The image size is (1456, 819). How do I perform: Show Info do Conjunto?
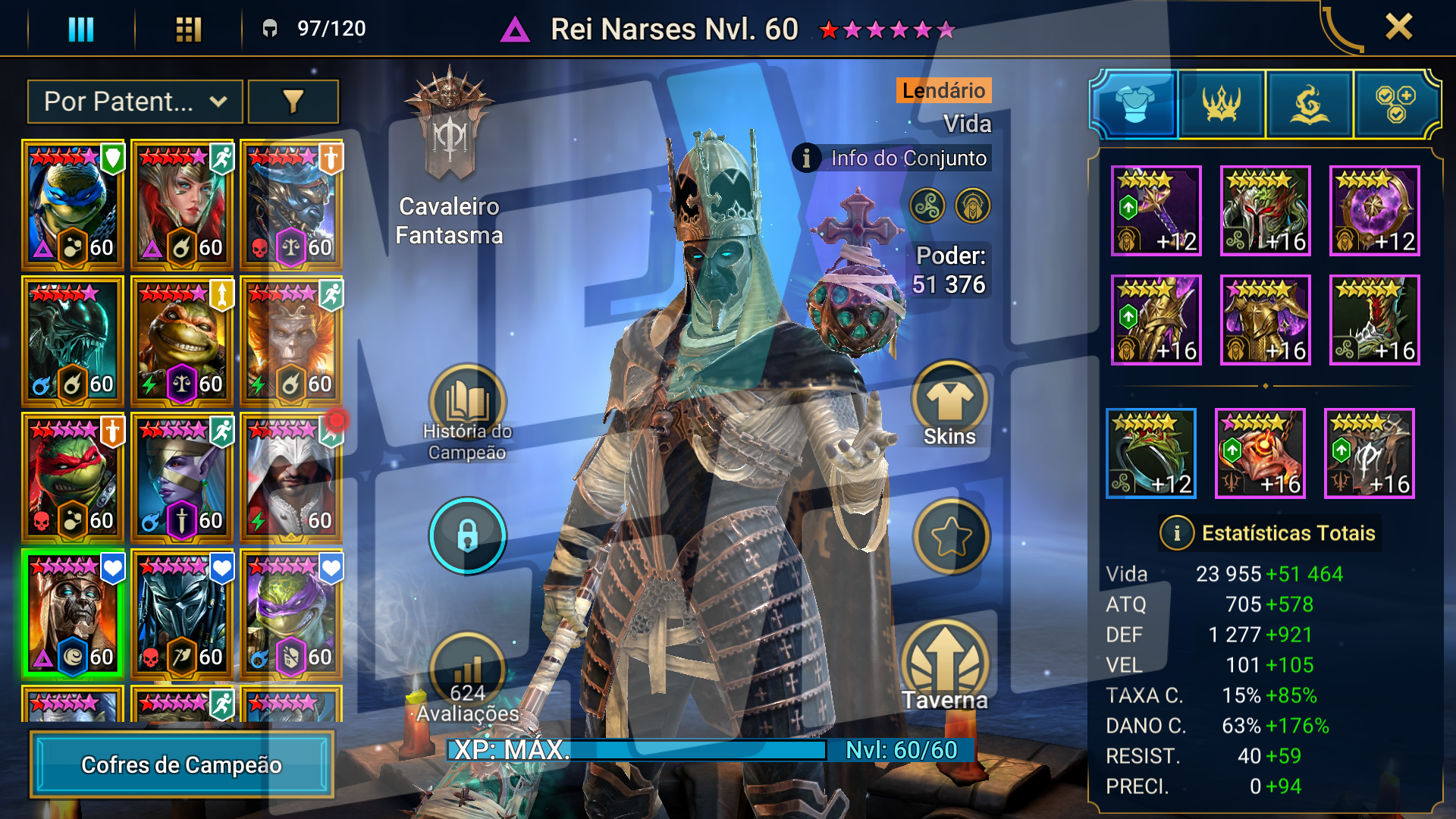(x=893, y=158)
